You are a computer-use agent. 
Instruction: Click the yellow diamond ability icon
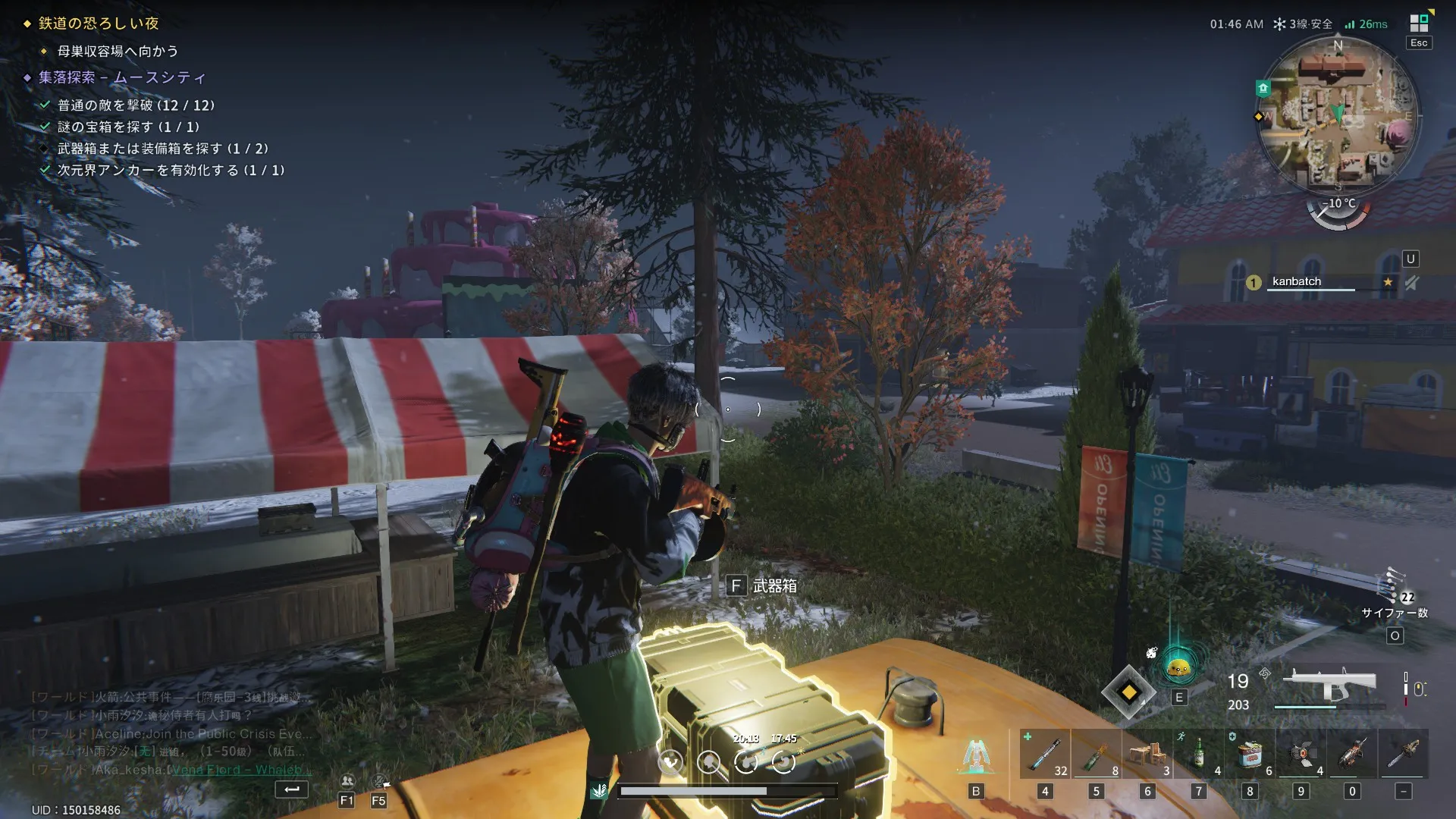point(1128,692)
